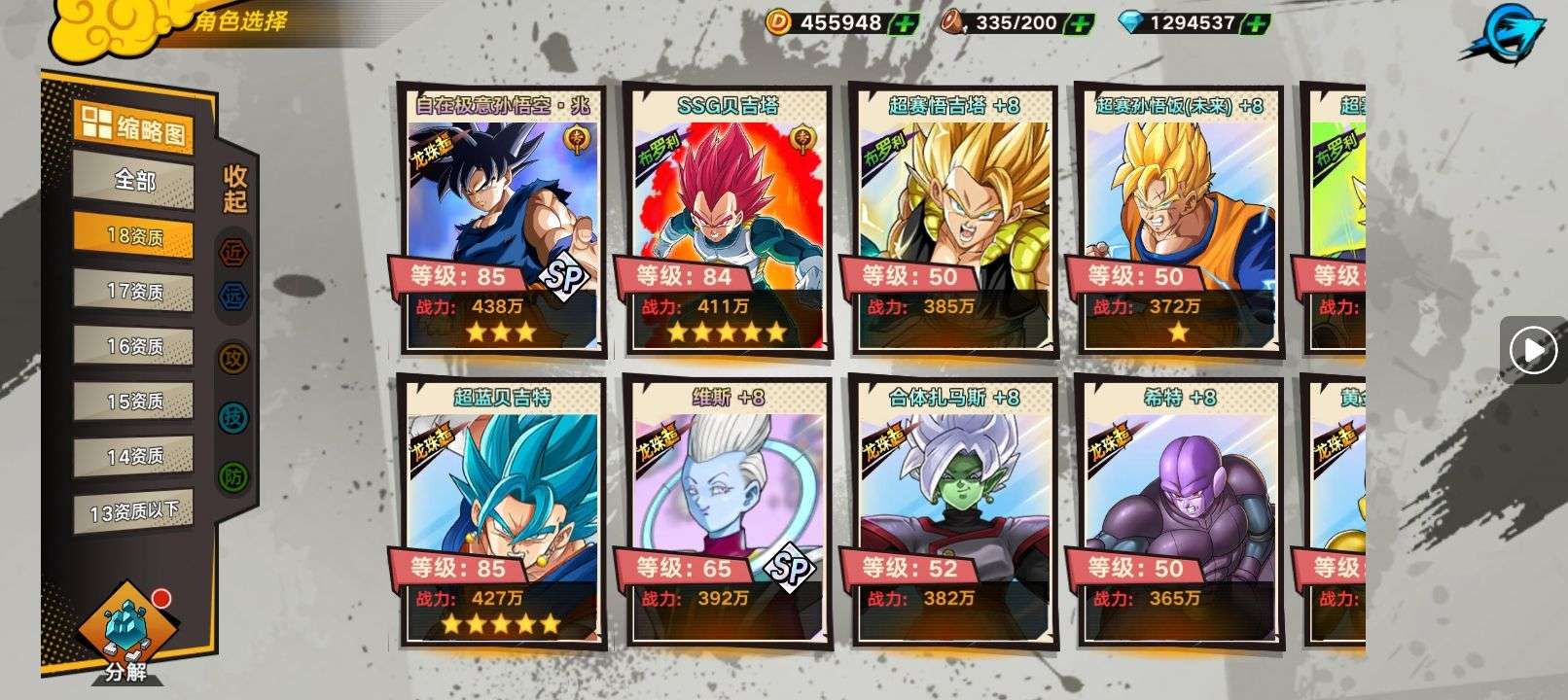Open the 超蓝贝吉特 character card
1568x700 pixels.
coord(502,513)
